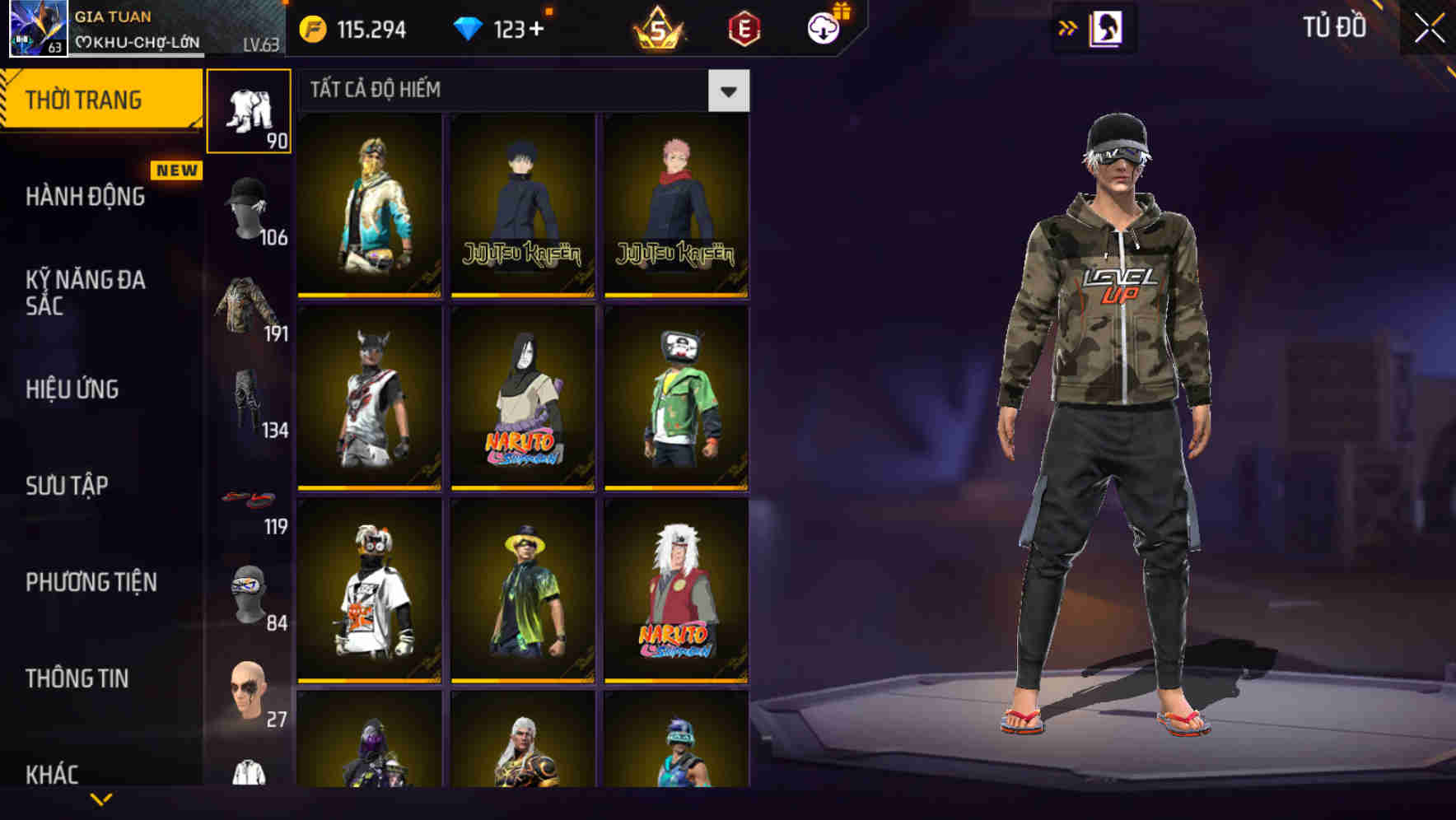The height and width of the screenshot is (820, 1456).
Task: Collapse the wardrobe panel with the double arrows
Action: [x=1068, y=27]
